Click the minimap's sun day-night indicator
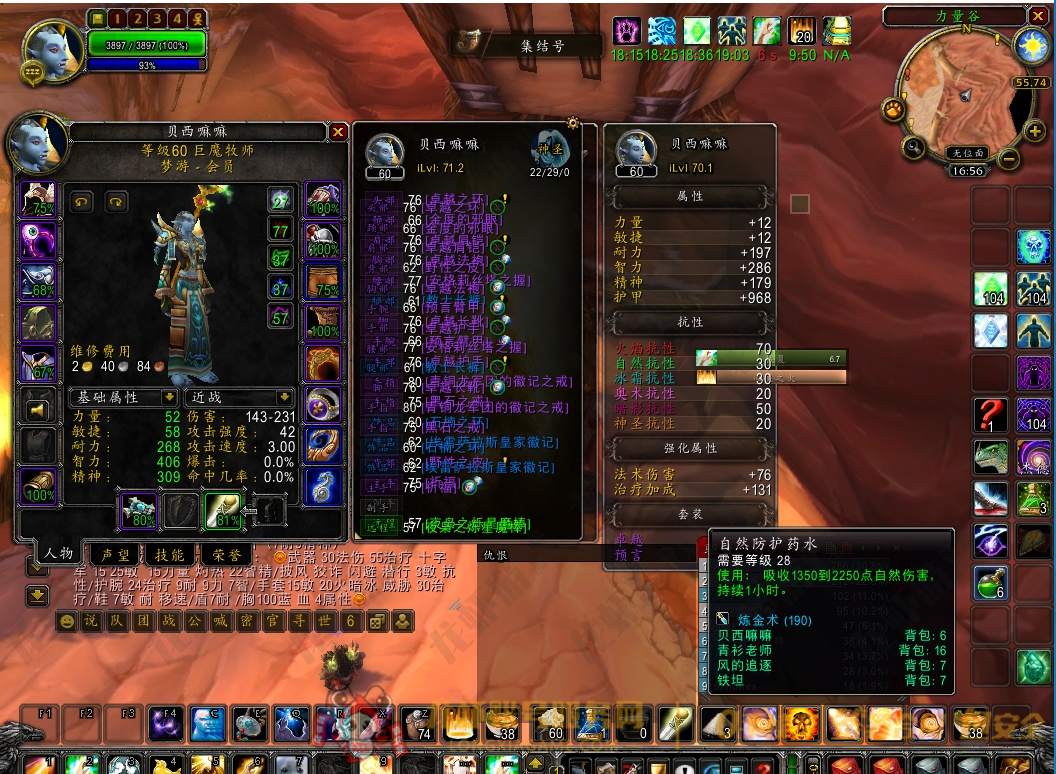The image size is (1056, 774). pyautogui.click(x=1029, y=45)
